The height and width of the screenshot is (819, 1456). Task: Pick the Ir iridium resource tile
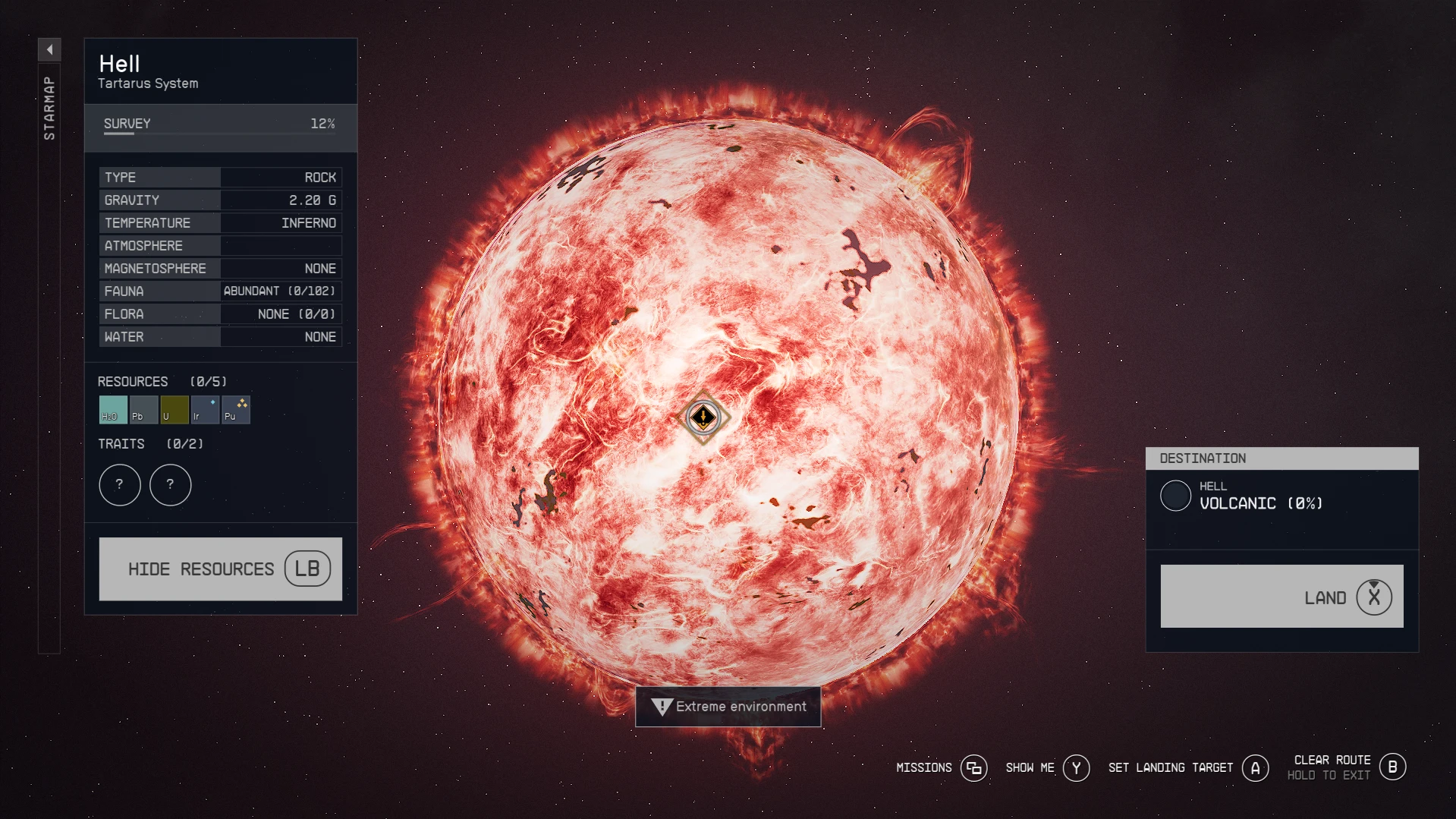coord(205,410)
